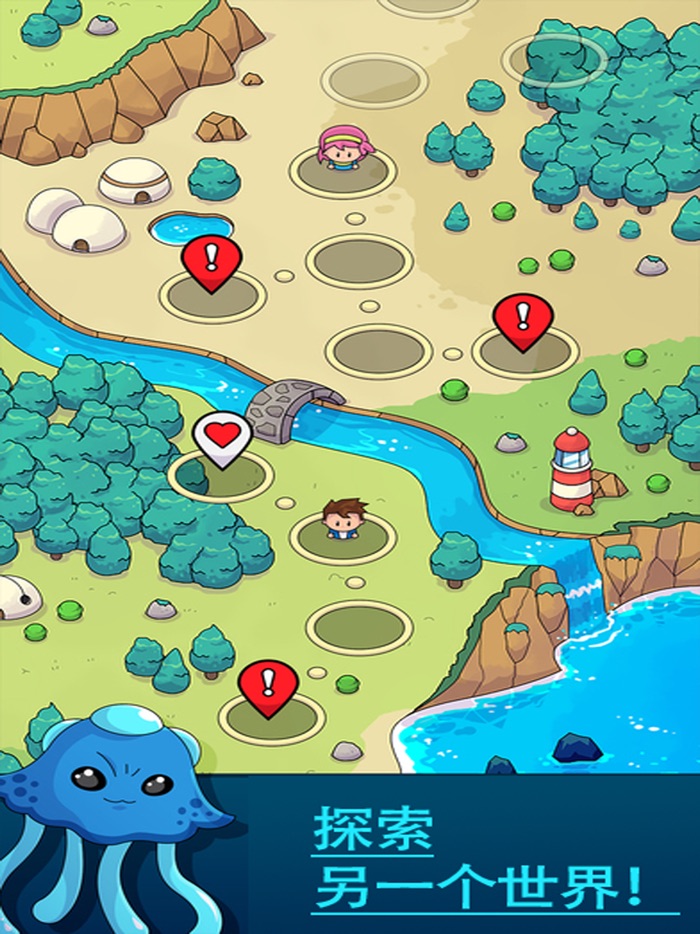Open the red exclamation marker beside the pond
This screenshot has height=934, width=700.
tap(212, 261)
